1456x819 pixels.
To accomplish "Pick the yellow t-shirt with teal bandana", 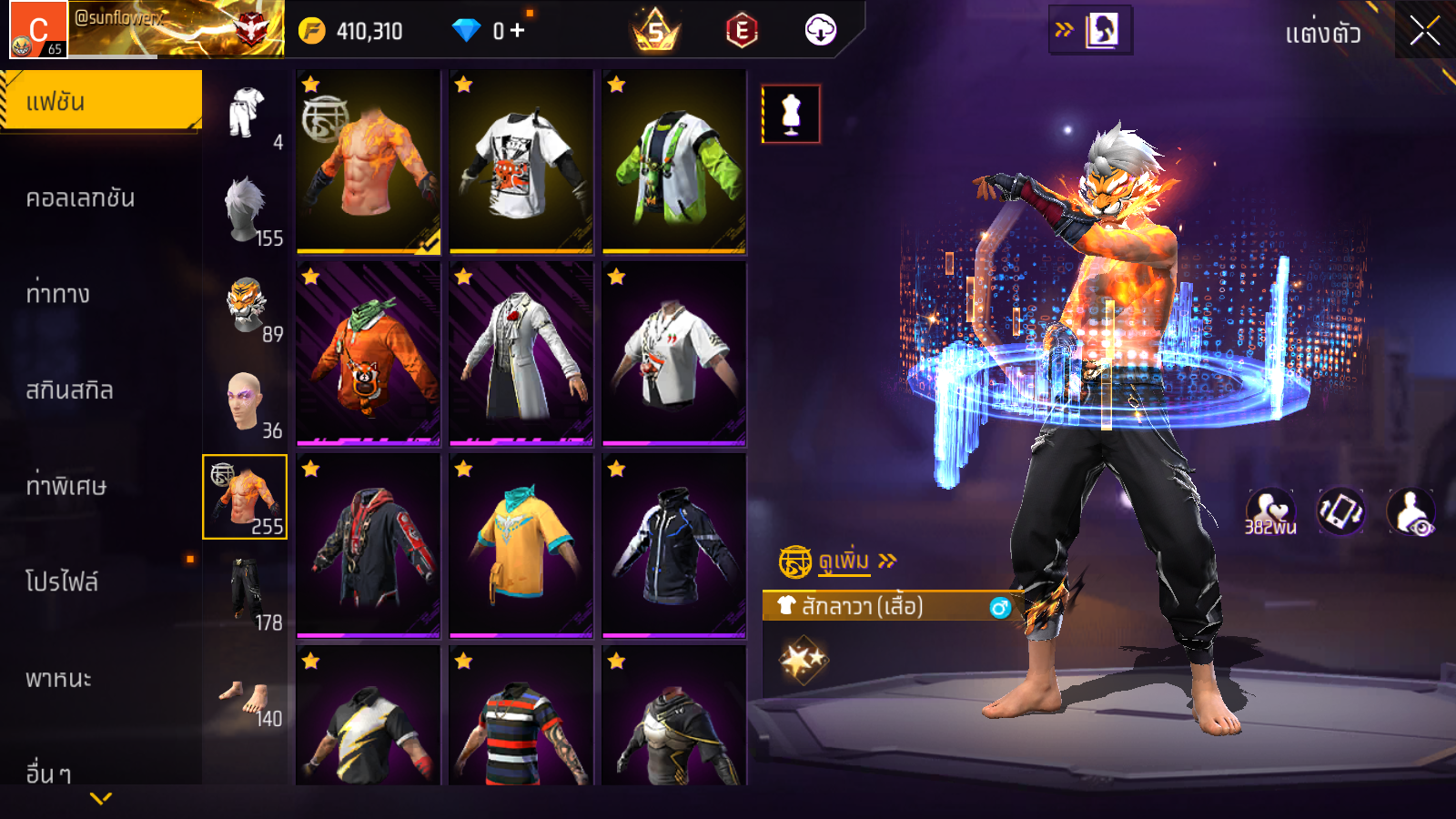I will [521, 546].
